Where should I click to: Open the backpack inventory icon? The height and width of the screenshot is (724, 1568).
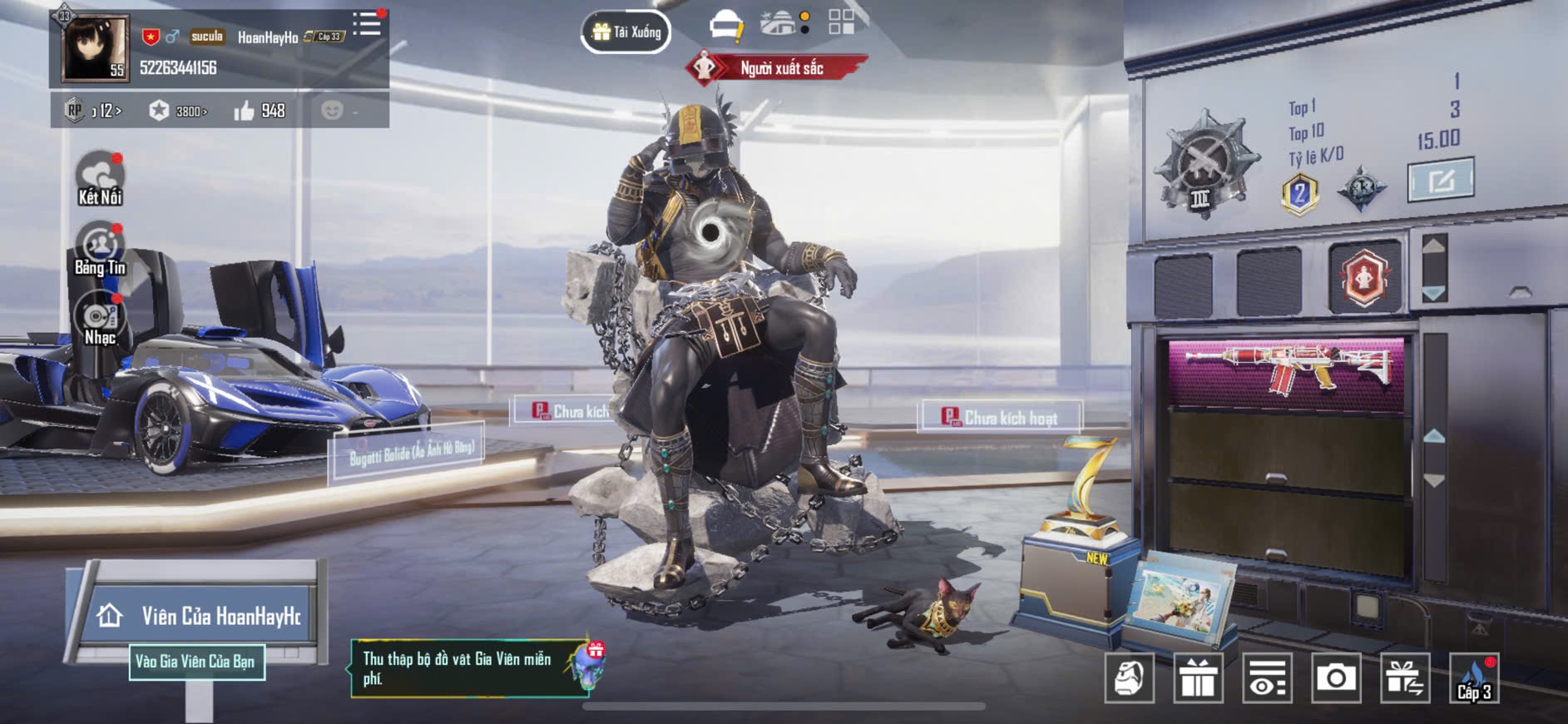tap(1129, 678)
